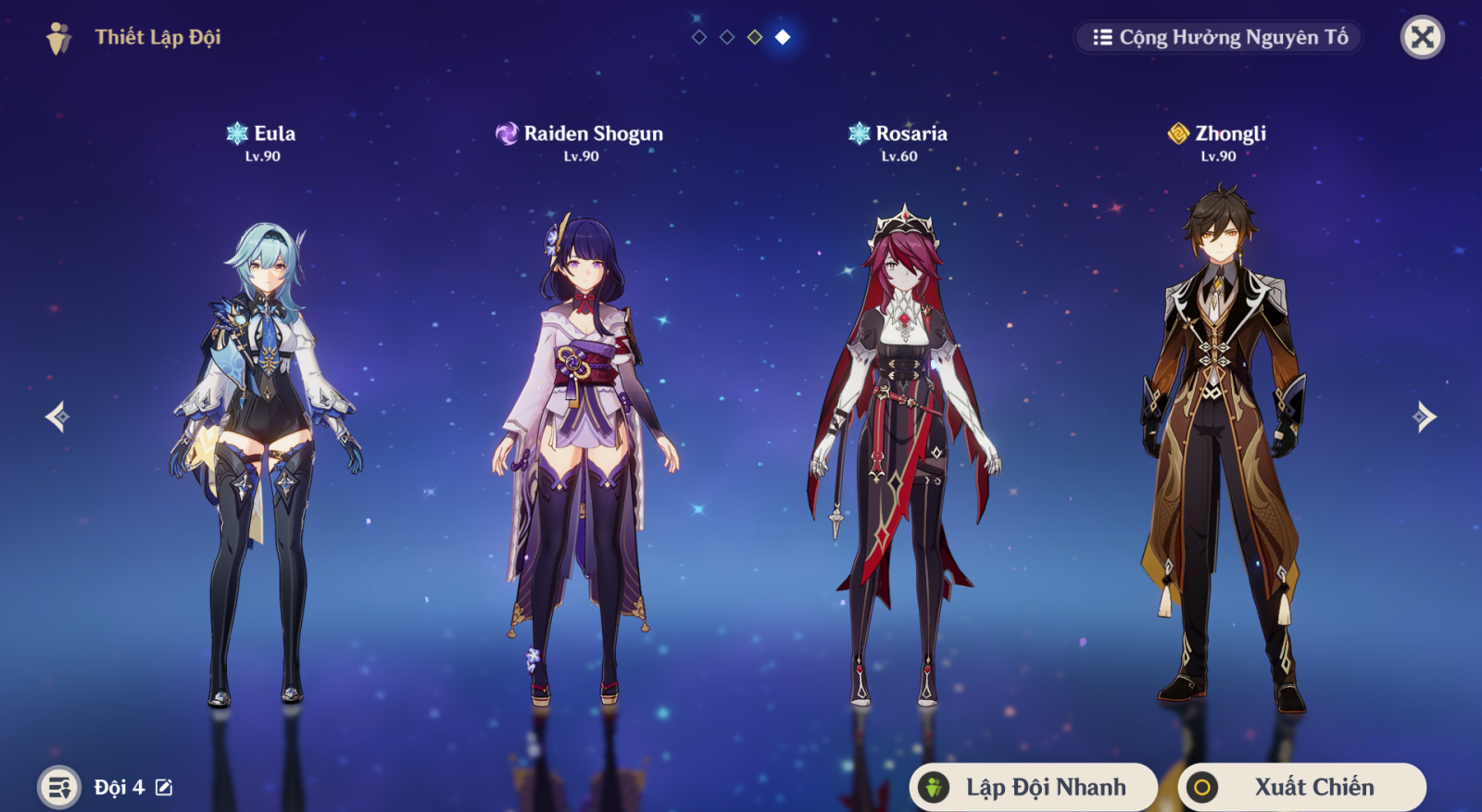Screen dimensions: 1482x812
Task: Click the Electro icon next to Raiden Shogun
Action: point(506,133)
